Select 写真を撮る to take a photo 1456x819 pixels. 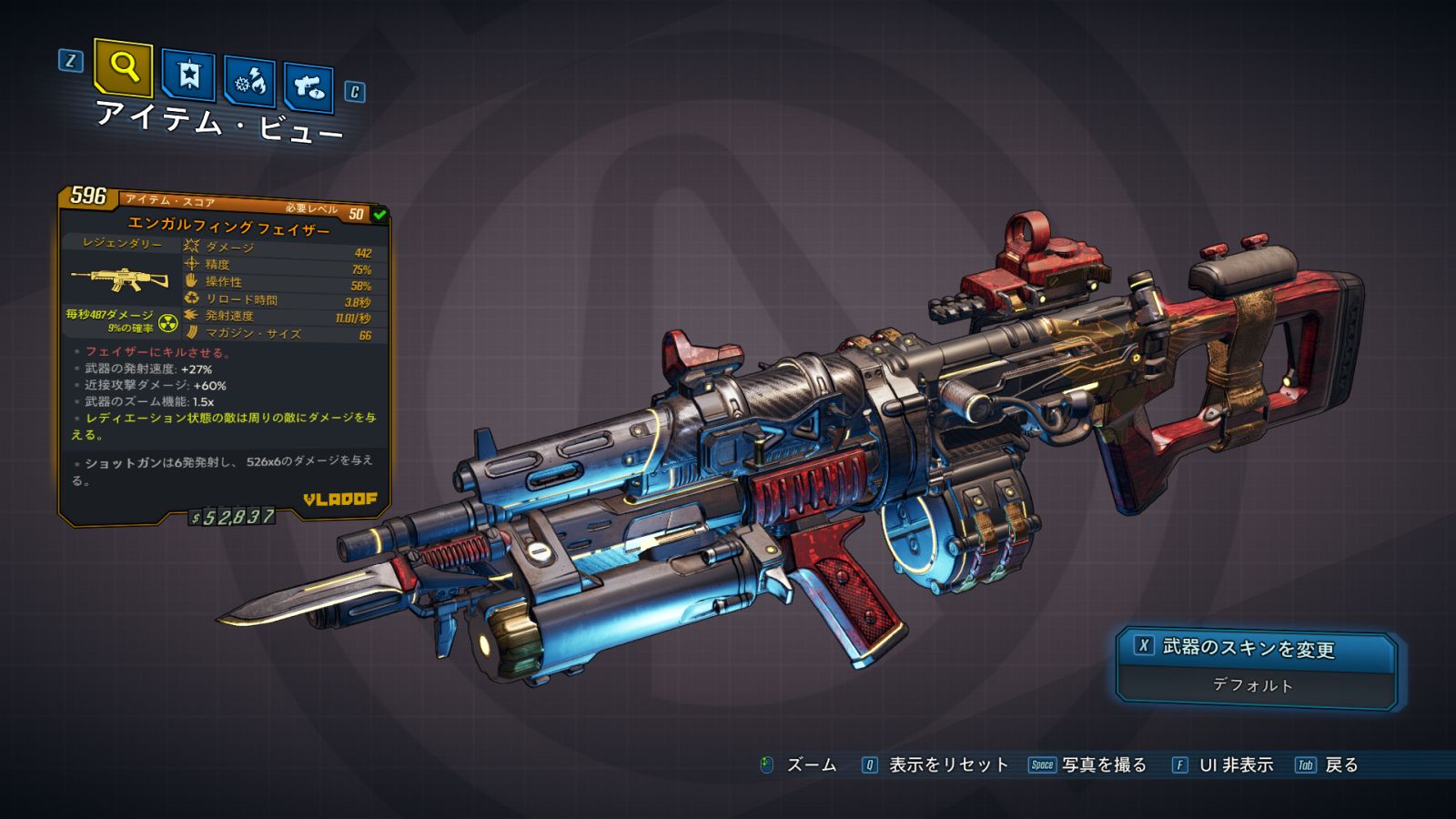1103,765
